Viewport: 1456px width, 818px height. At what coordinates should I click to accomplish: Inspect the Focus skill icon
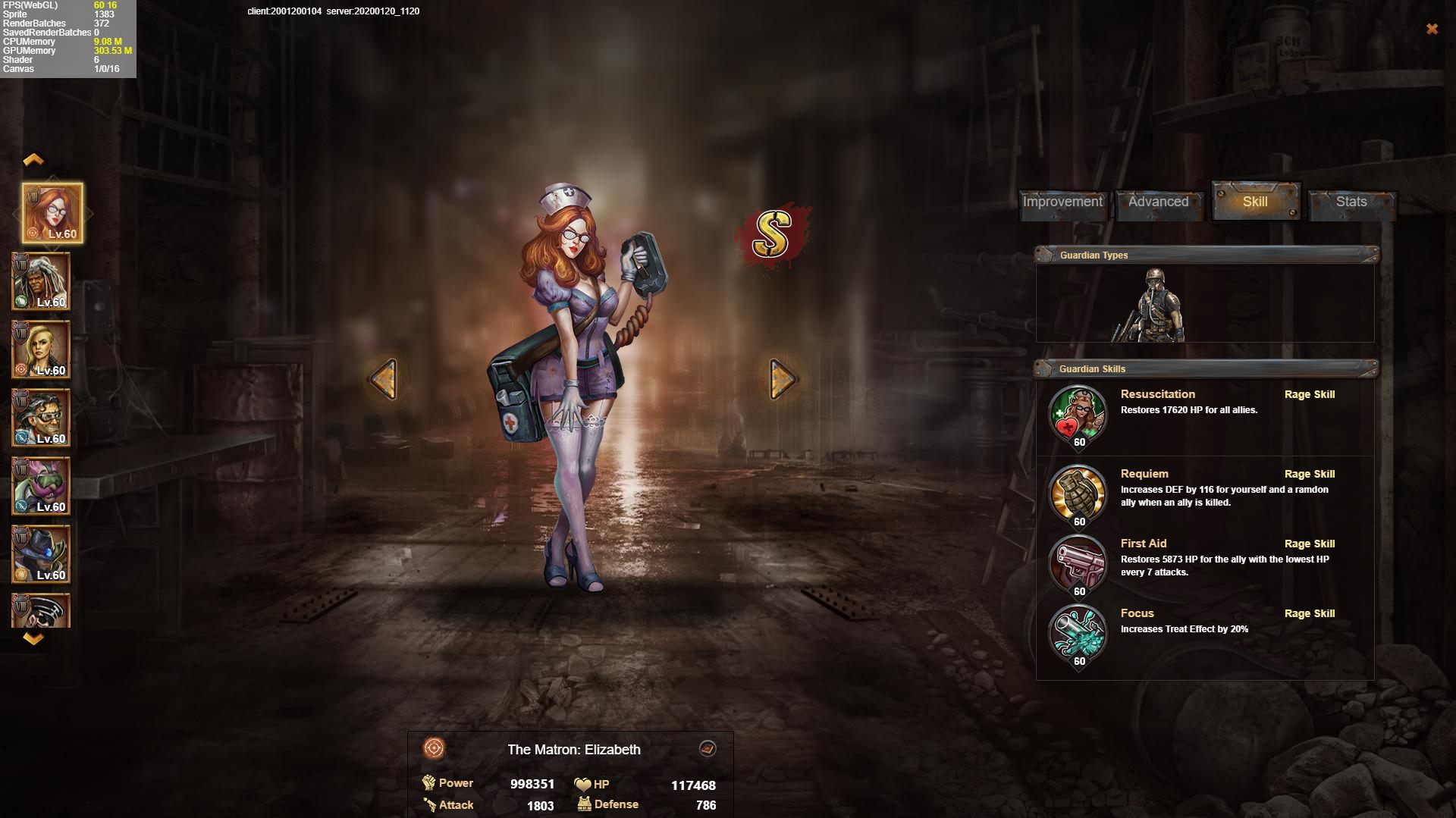pos(1078,633)
